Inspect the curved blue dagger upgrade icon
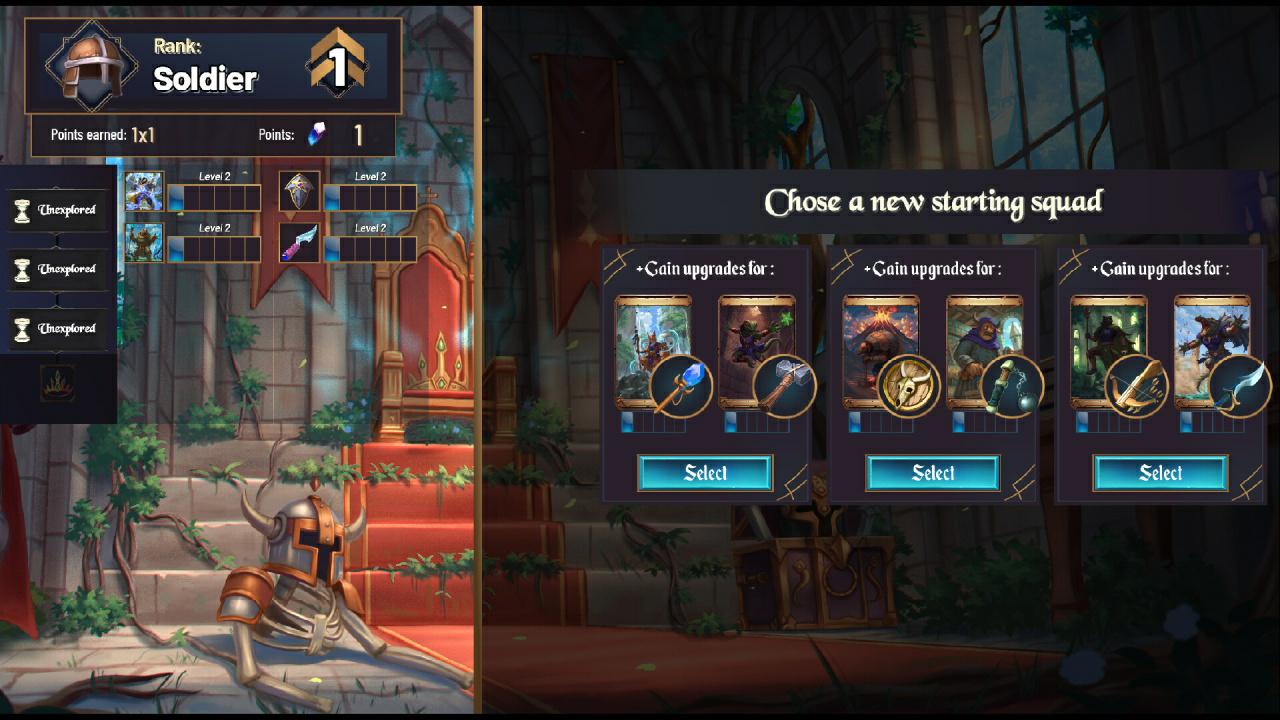This screenshot has width=1280, height=720. tap(1240, 386)
